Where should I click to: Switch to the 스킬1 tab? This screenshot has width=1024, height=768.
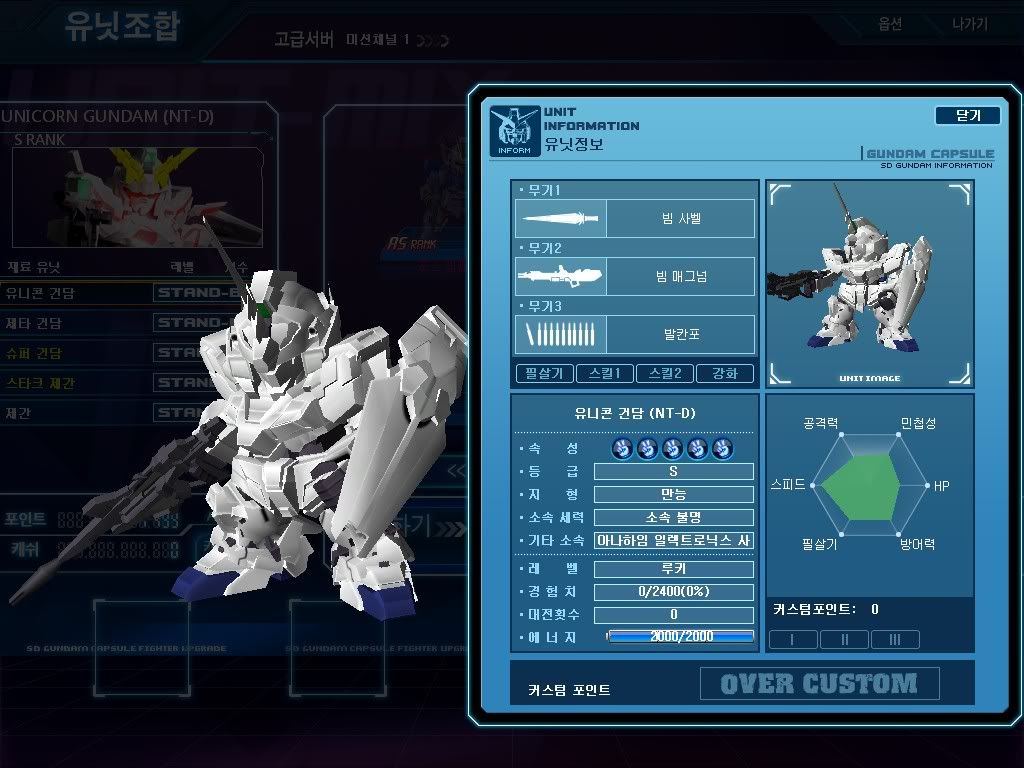point(604,373)
